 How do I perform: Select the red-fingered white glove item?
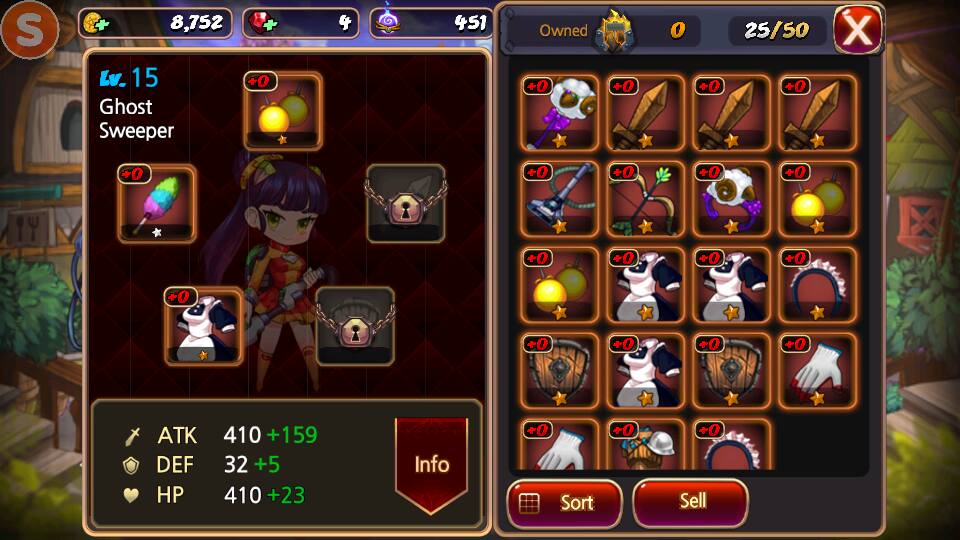(x=818, y=370)
